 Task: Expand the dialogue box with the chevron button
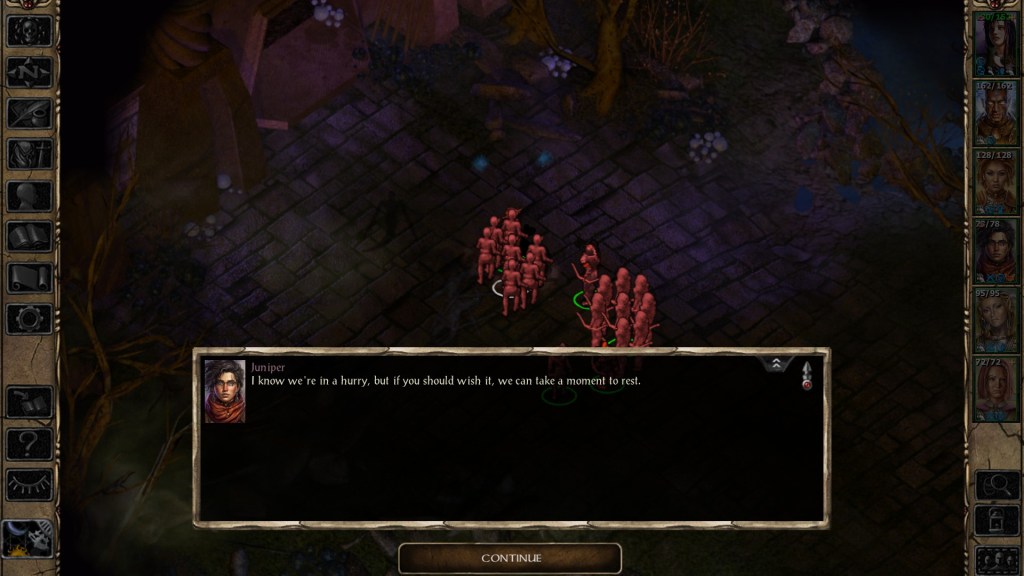click(x=776, y=365)
